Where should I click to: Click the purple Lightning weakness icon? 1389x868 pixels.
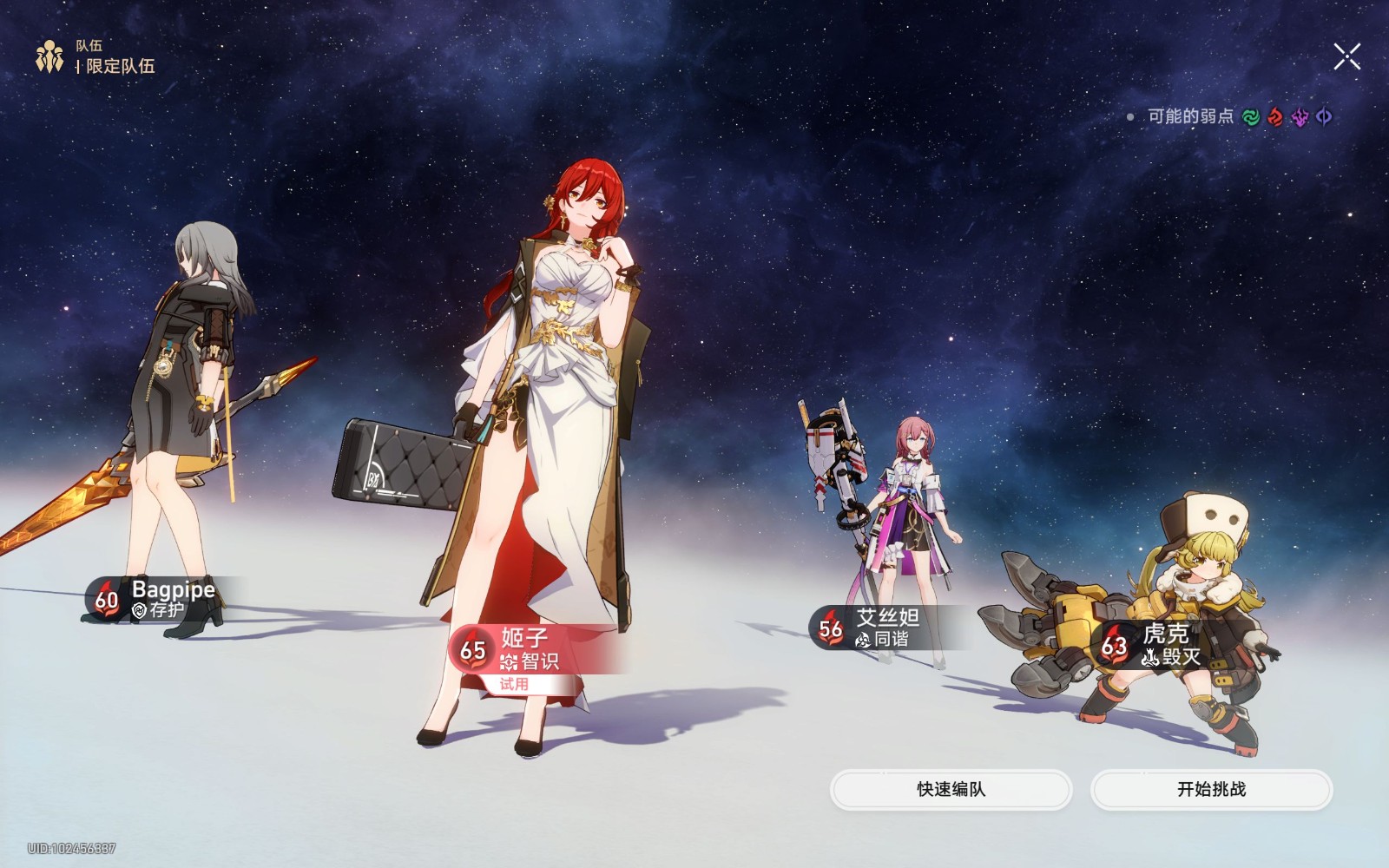[1300, 115]
